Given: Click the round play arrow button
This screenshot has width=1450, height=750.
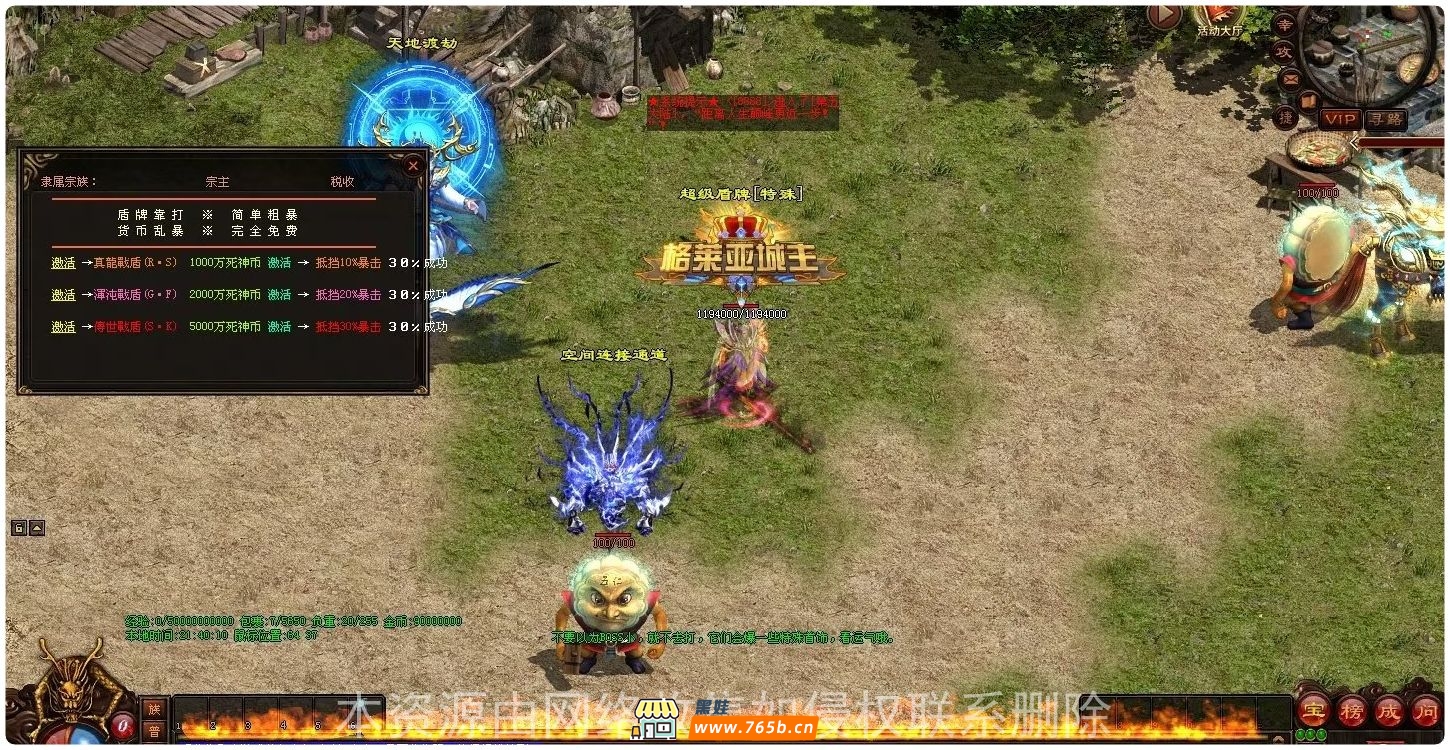Looking at the screenshot, I should coord(1164,15).
